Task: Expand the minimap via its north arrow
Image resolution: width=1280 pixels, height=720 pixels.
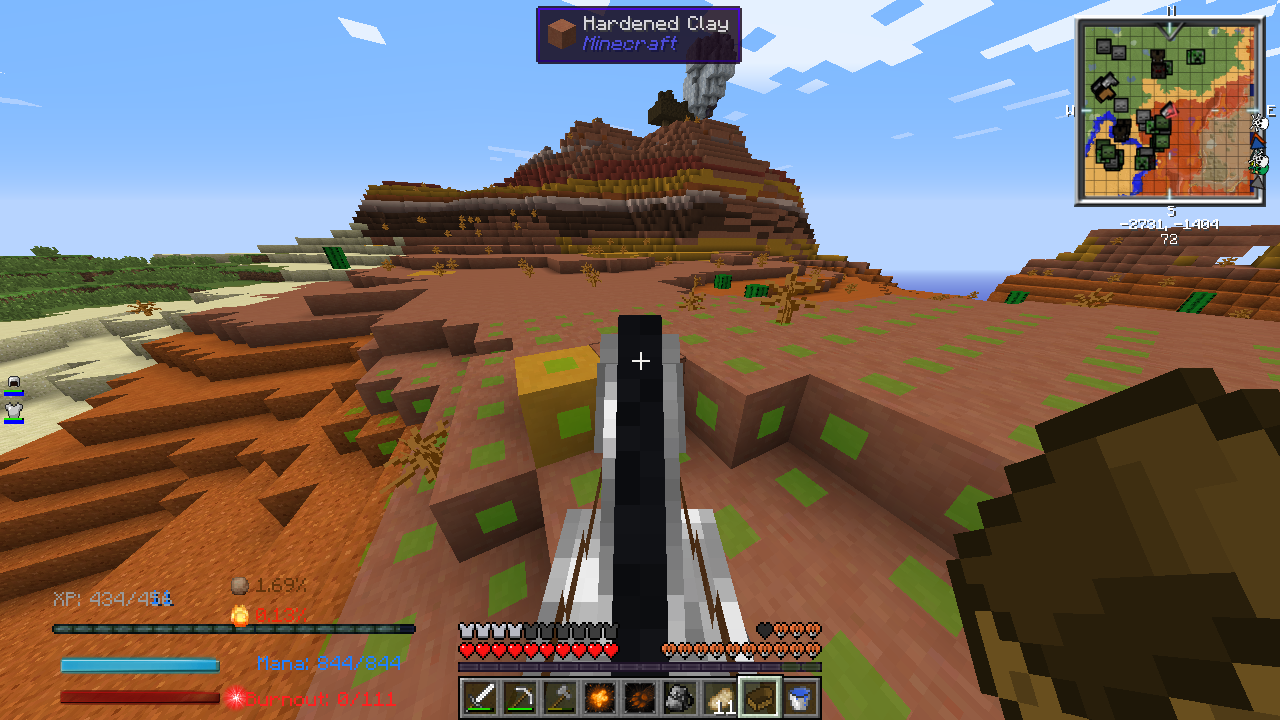Action: coord(1170,29)
